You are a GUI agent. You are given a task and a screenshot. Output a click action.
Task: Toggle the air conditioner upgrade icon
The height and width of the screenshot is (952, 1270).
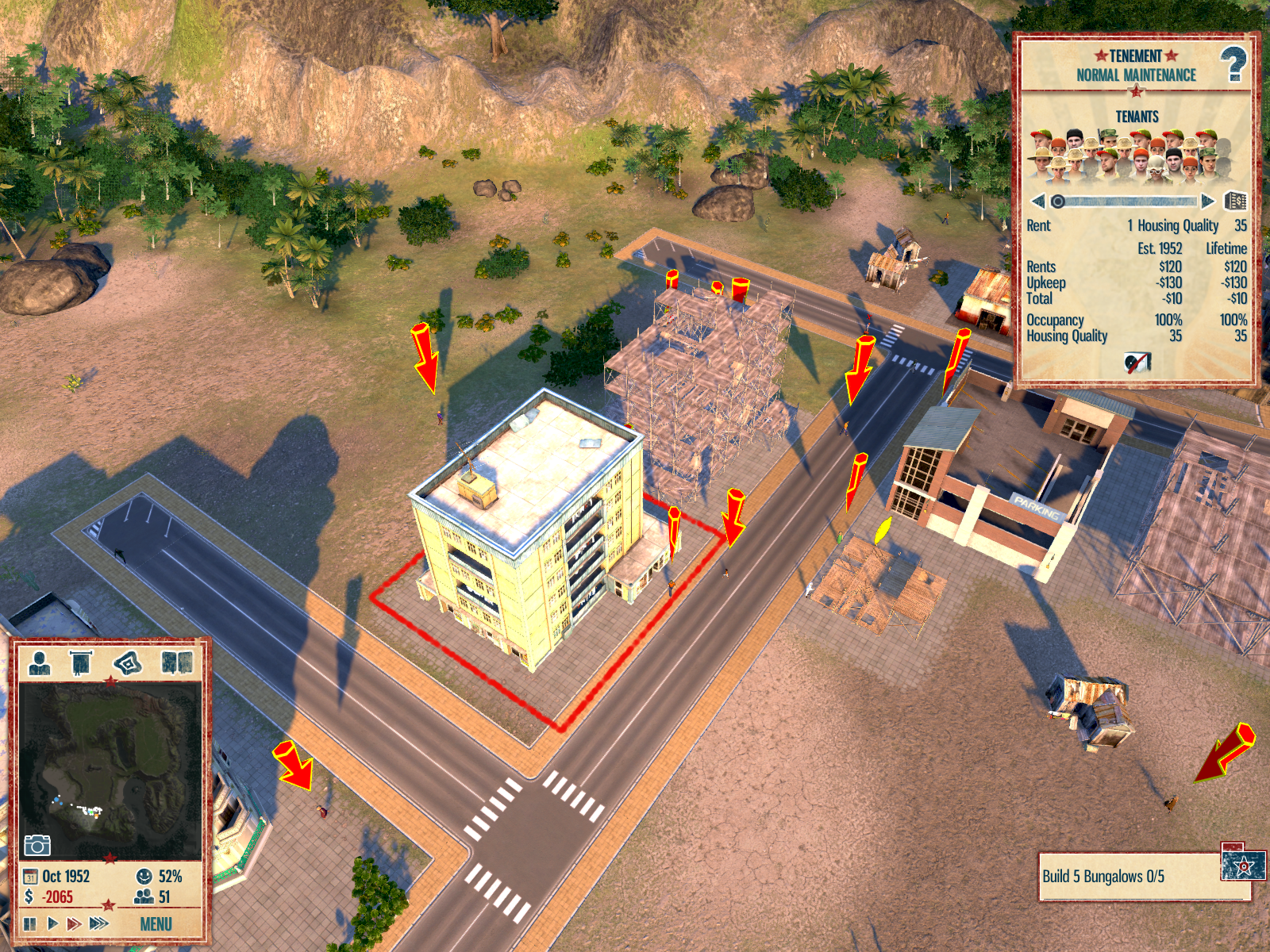[1137, 363]
